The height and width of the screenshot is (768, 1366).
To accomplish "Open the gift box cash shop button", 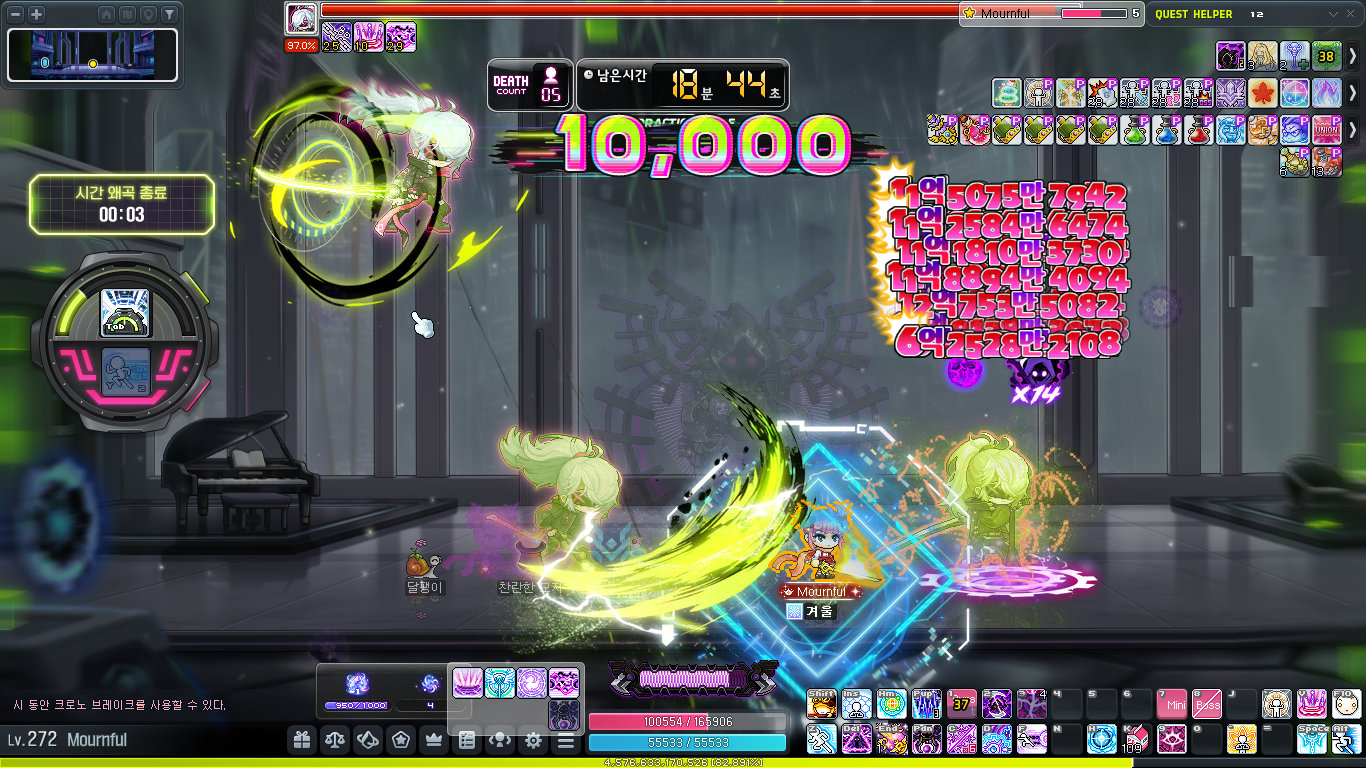I will click(x=302, y=741).
